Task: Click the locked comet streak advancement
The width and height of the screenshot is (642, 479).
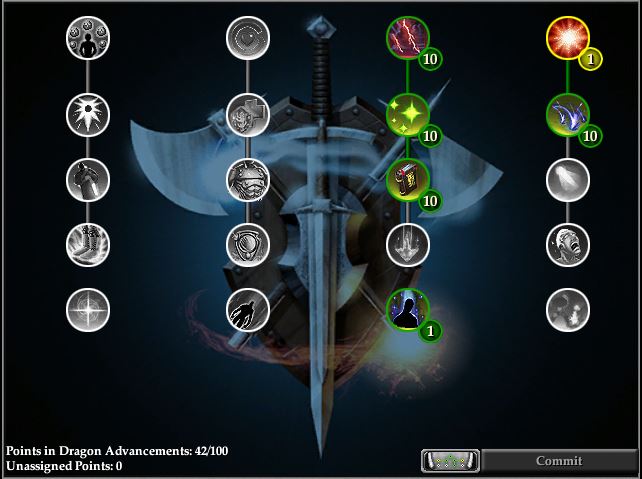Action: pyautogui.click(x=567, y=180)
